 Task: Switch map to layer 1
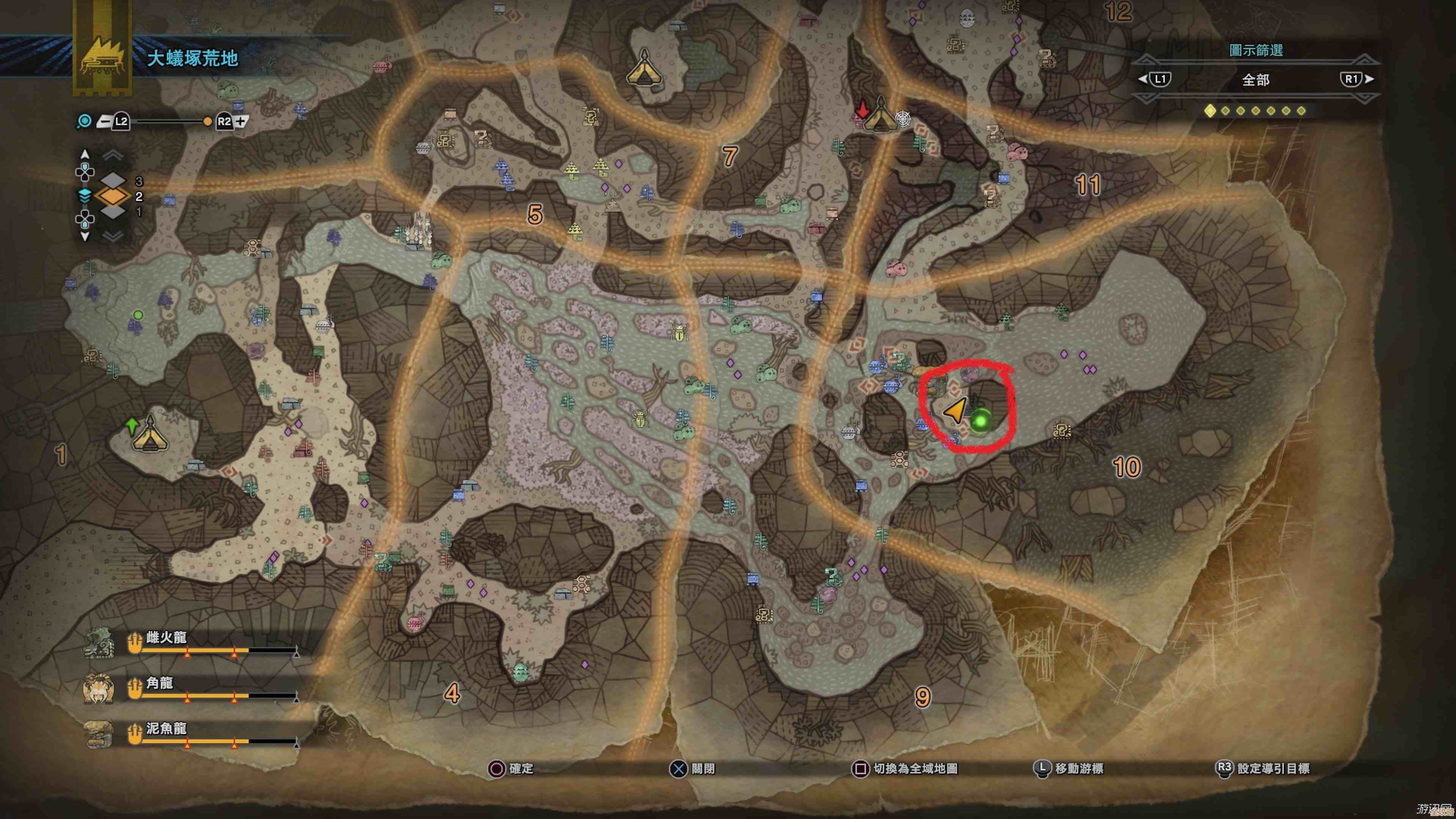pos(113,212)
